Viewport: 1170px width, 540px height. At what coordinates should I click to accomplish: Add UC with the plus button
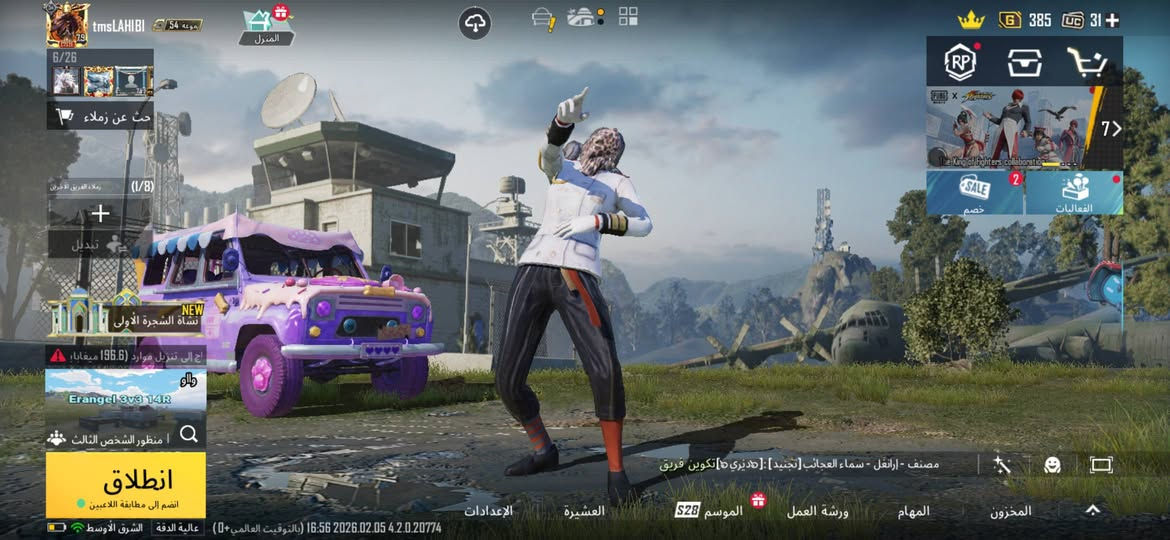point(1111,20)
